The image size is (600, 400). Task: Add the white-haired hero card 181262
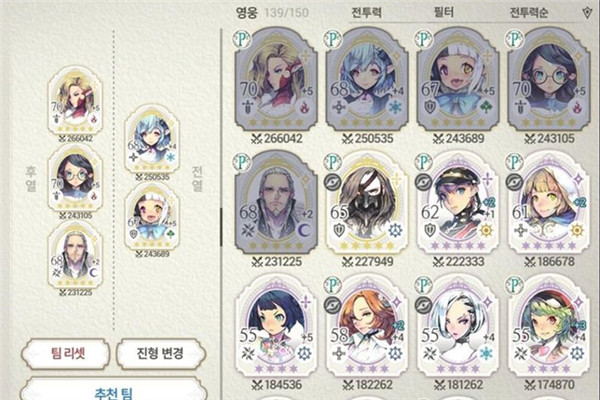[x=456, y=330]
